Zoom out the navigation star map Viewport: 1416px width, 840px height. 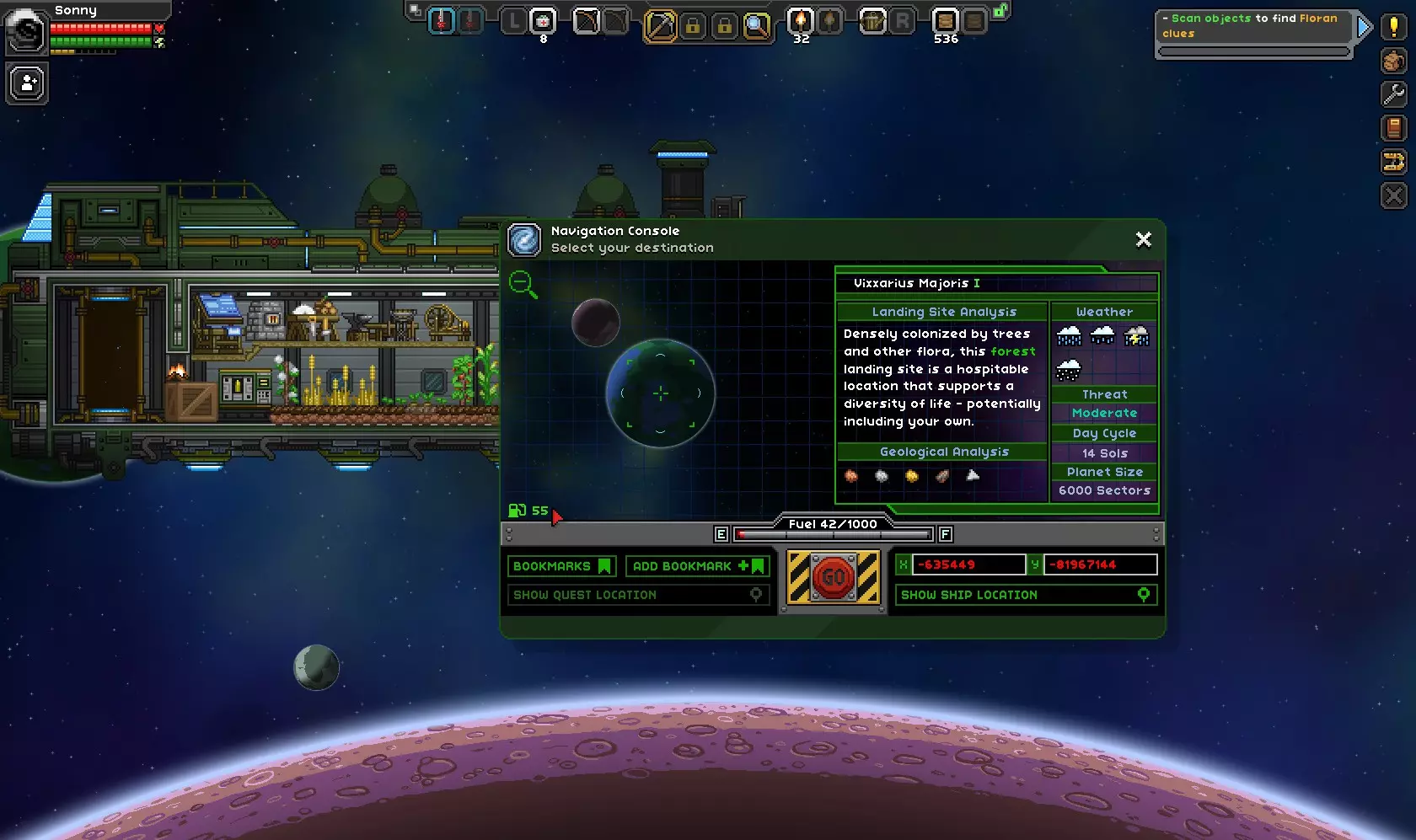tap(523, 284)
